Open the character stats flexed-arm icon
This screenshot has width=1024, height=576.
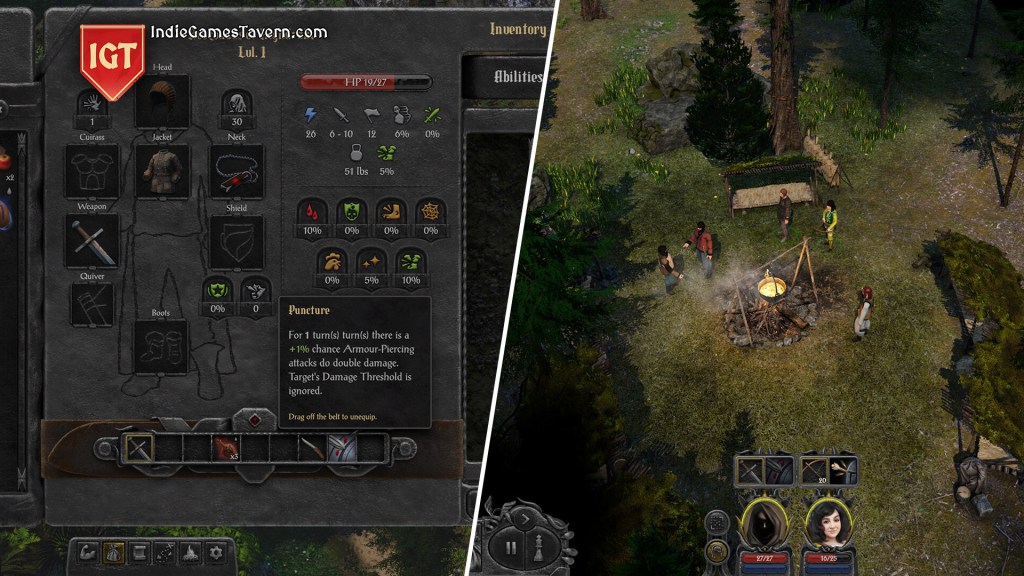tap(87, 551)
